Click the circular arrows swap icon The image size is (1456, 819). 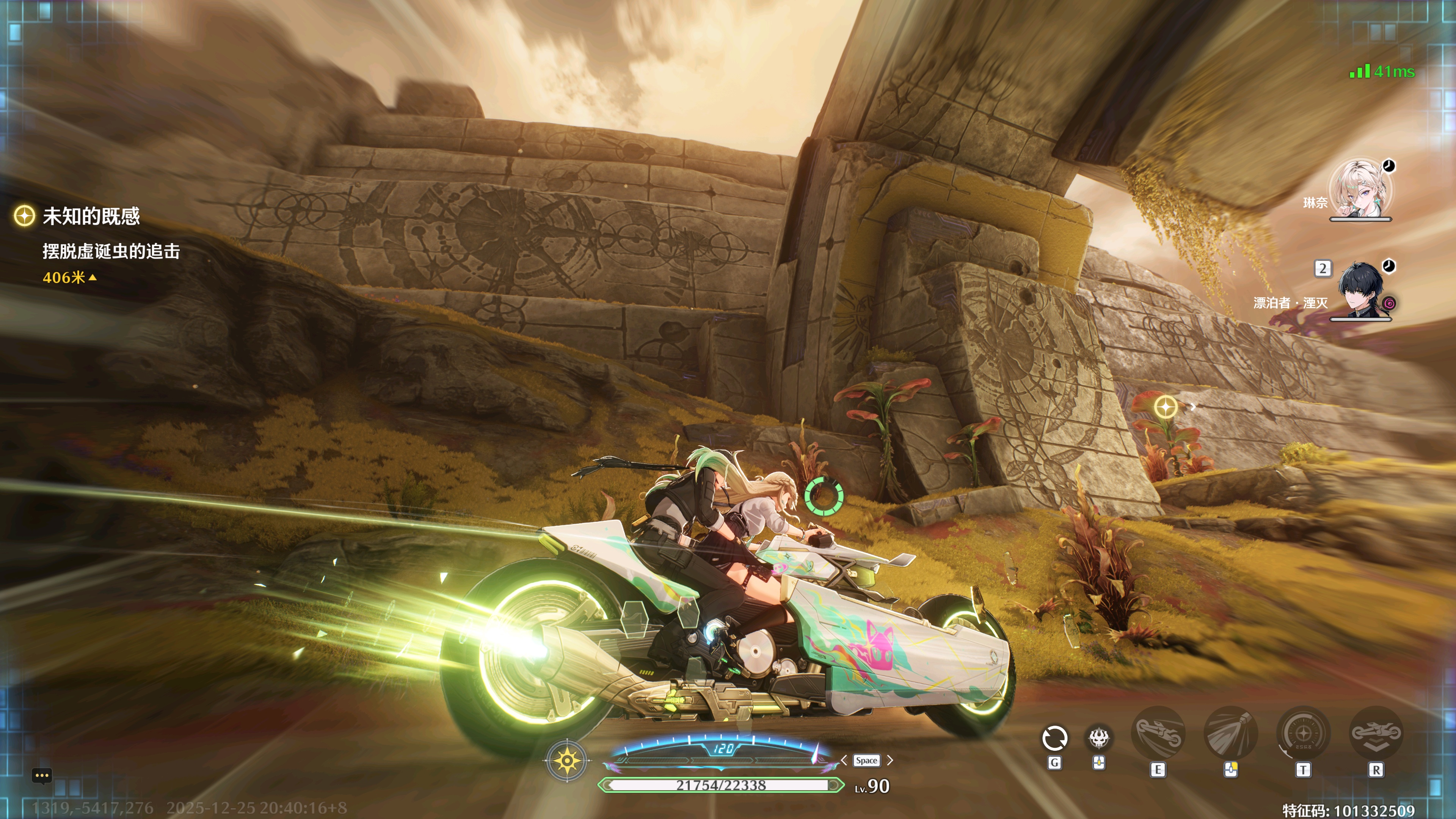click(1054, 738)
